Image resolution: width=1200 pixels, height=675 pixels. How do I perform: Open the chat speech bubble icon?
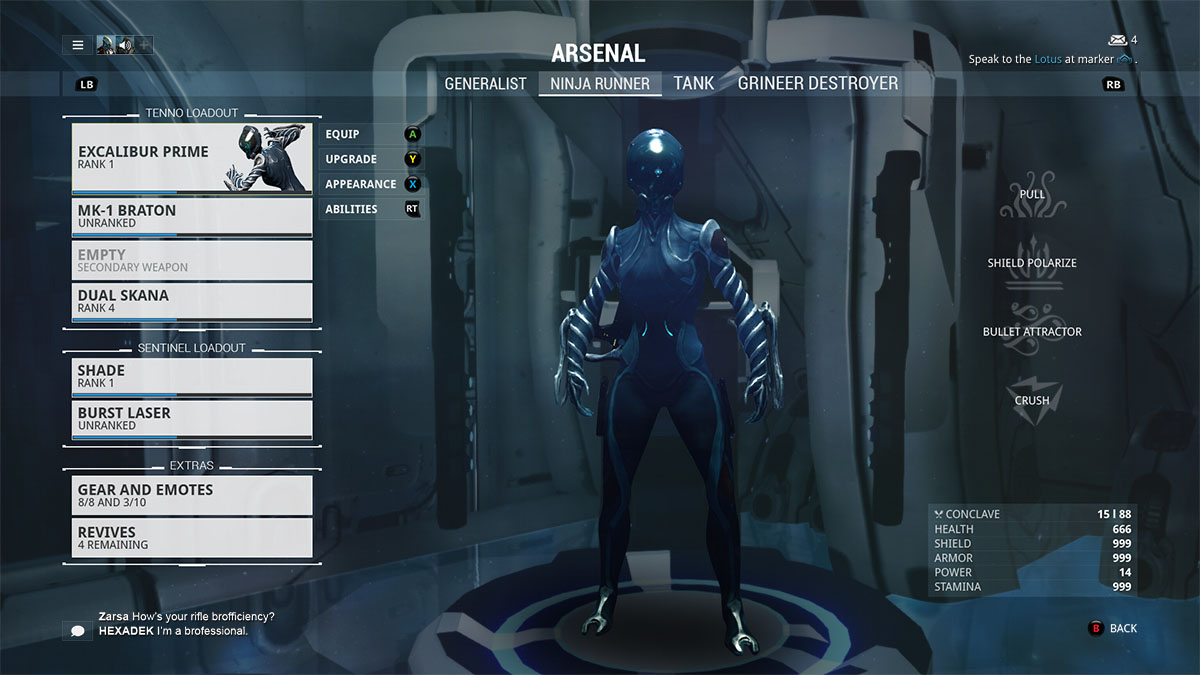[x=77, y=630]
